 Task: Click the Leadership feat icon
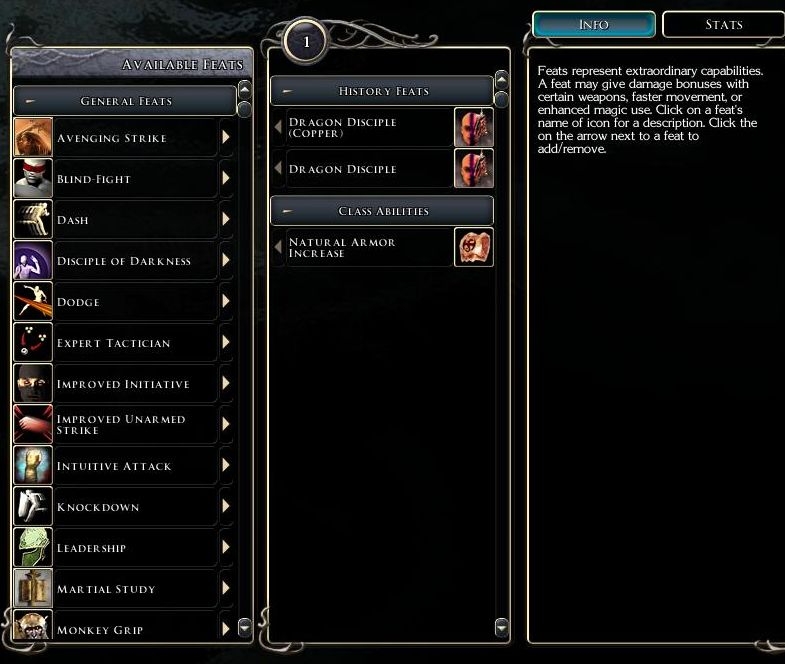[x=33, y=548]
